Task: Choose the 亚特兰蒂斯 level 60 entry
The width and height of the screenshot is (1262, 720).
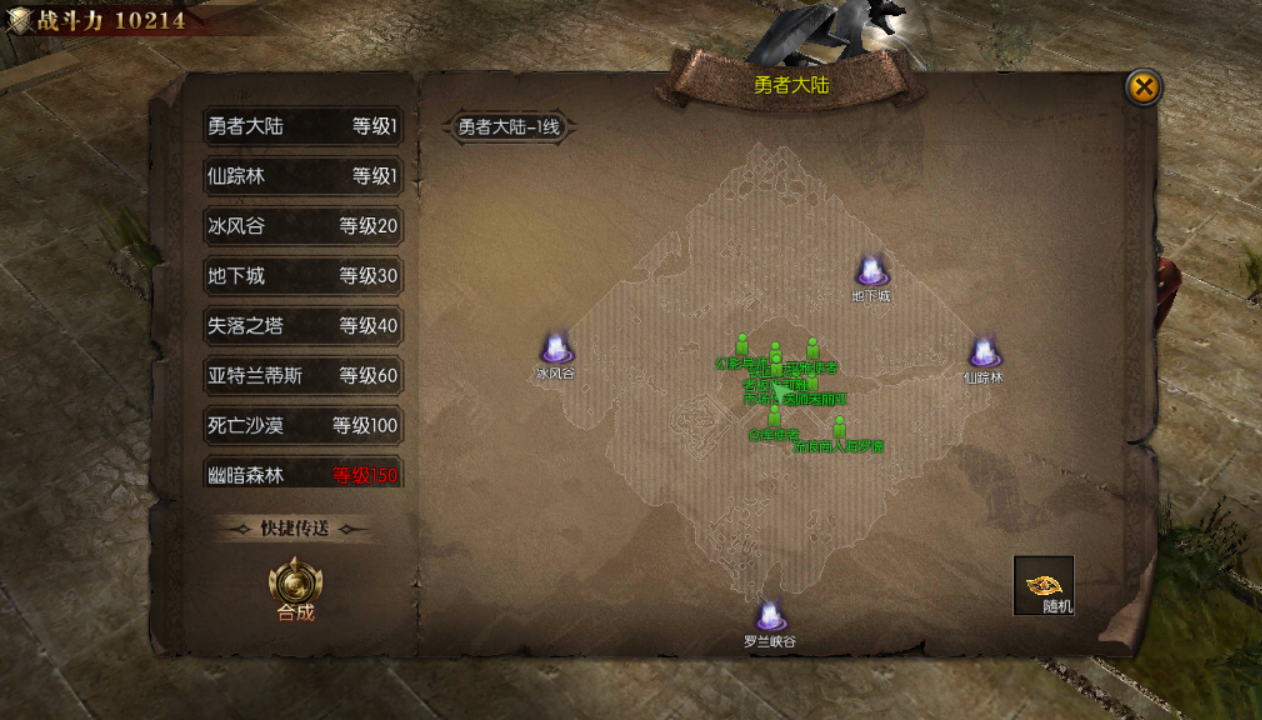Action: coord(303,376)
